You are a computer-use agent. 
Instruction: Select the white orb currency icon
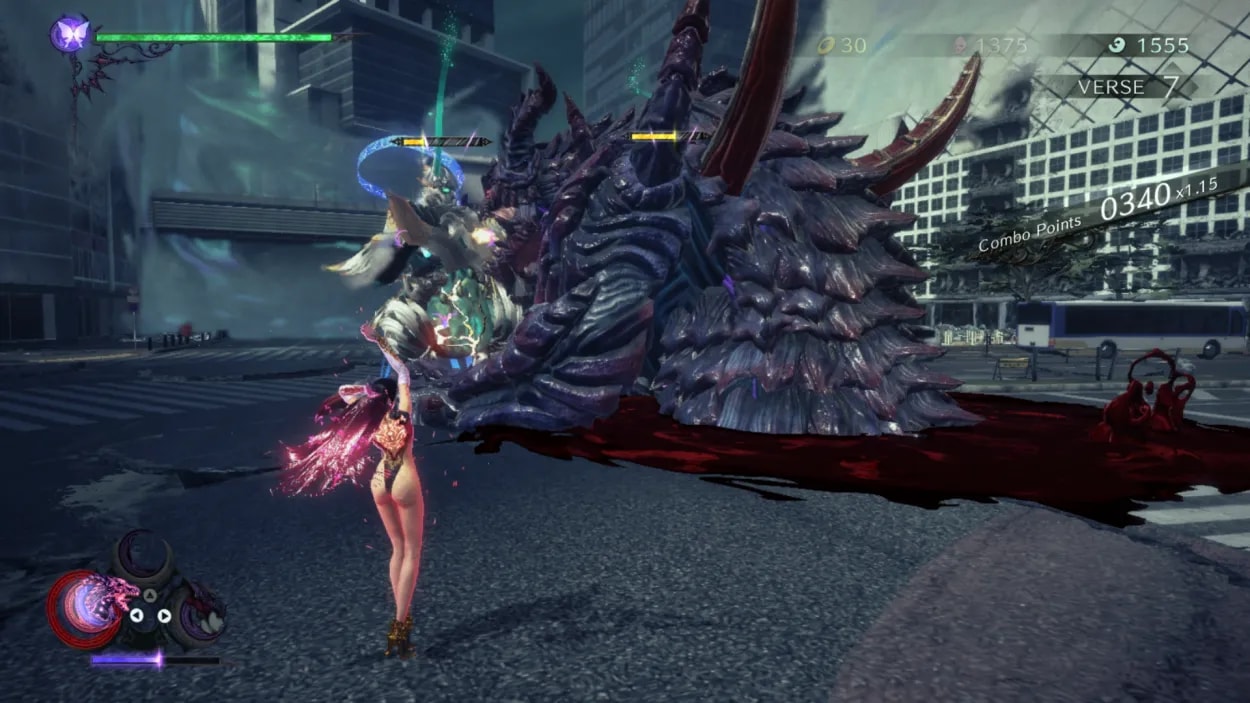click(x=1119, y=45)
